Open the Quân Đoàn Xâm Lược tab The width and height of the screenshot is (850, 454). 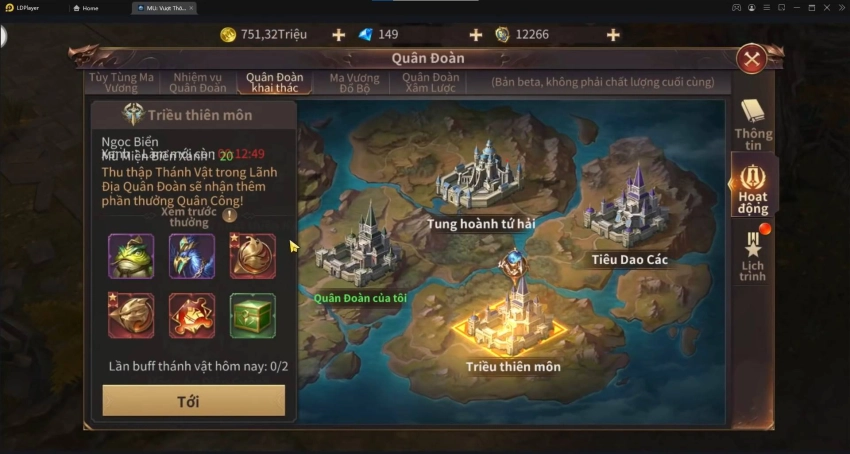click(x=431, y=82)
